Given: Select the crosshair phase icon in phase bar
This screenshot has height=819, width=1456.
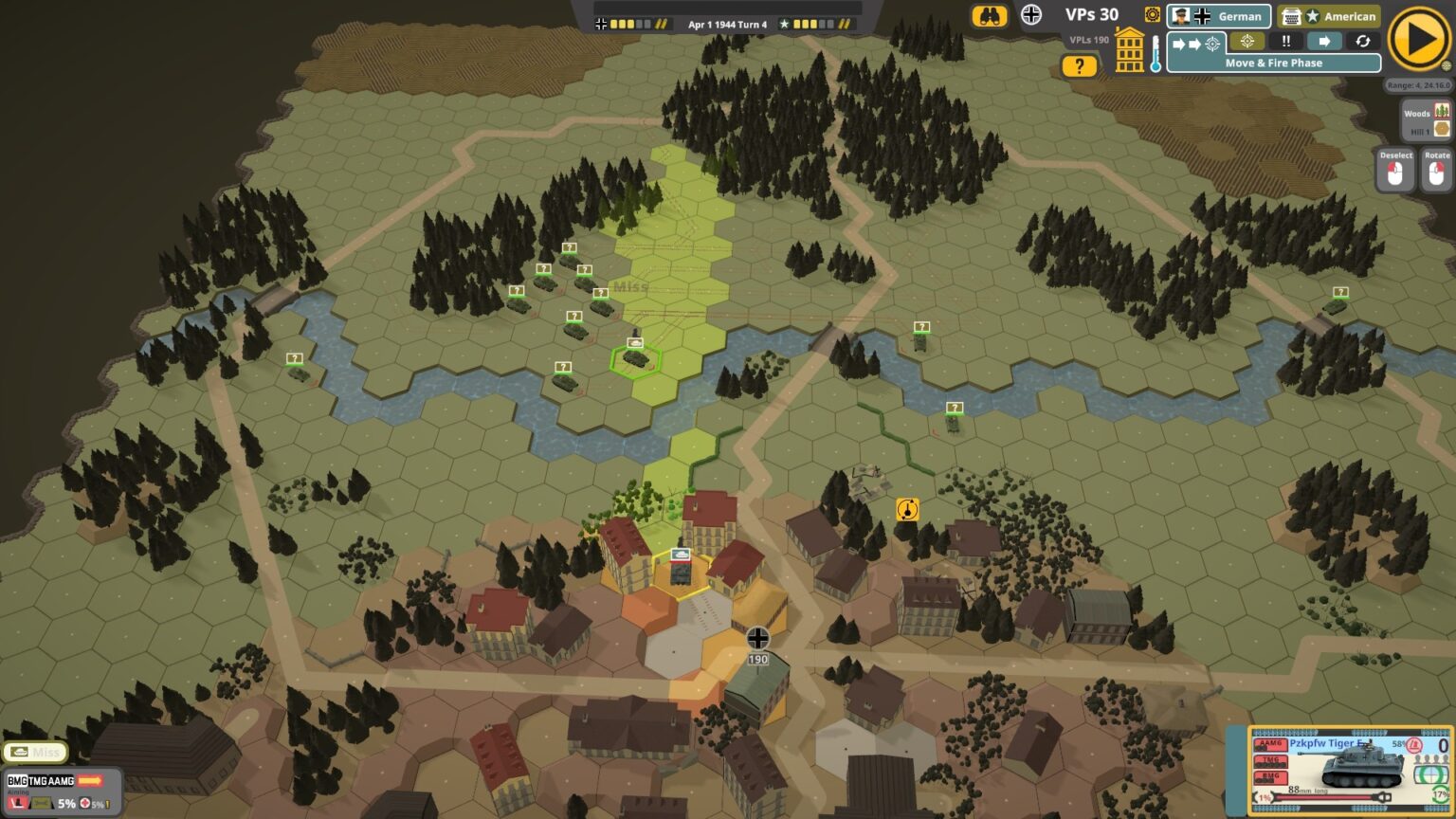Looking at the screenshot, I should coord(1247,41).
